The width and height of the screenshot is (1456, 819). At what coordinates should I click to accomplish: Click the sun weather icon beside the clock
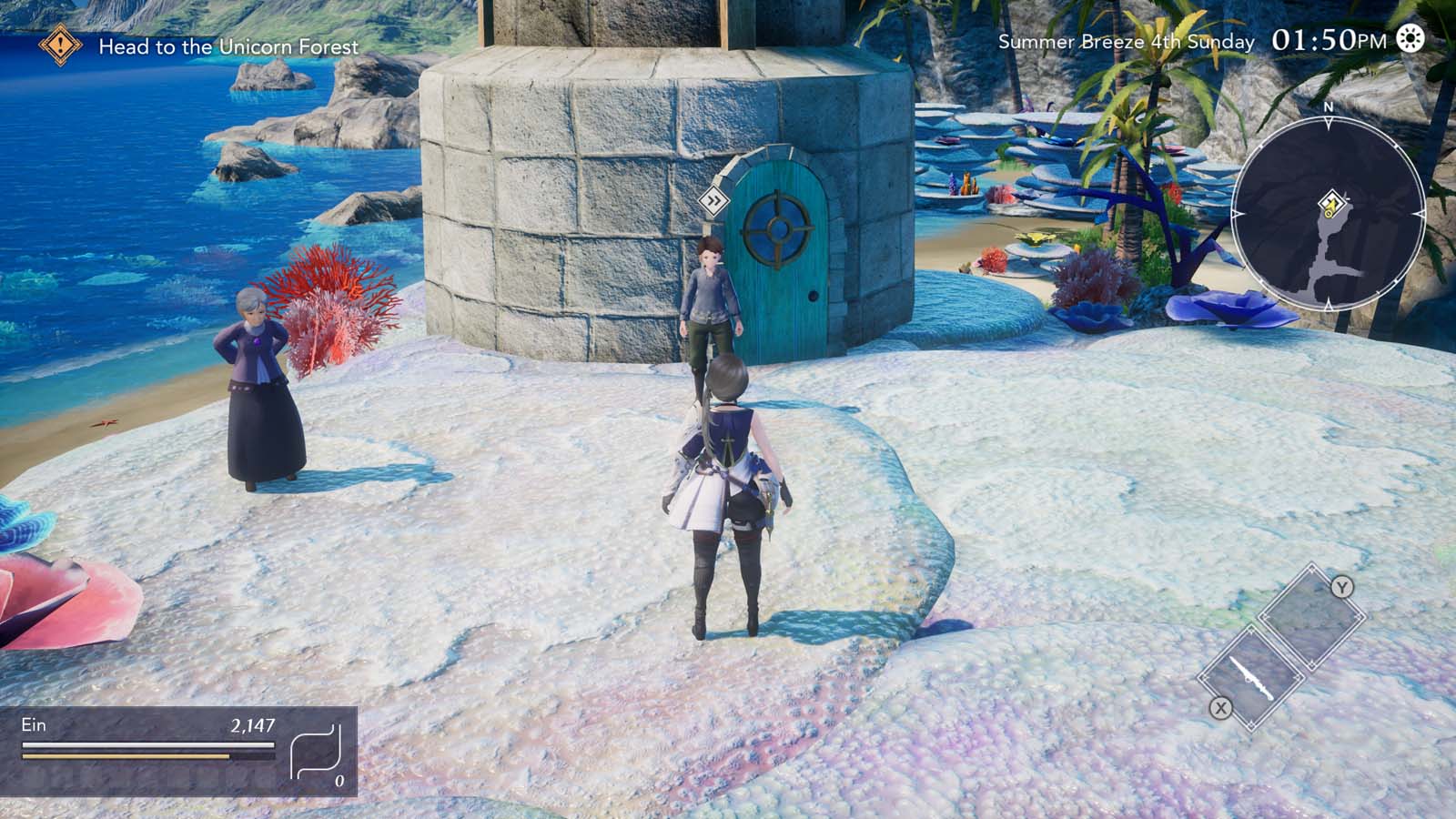(x=1410, y=40)
